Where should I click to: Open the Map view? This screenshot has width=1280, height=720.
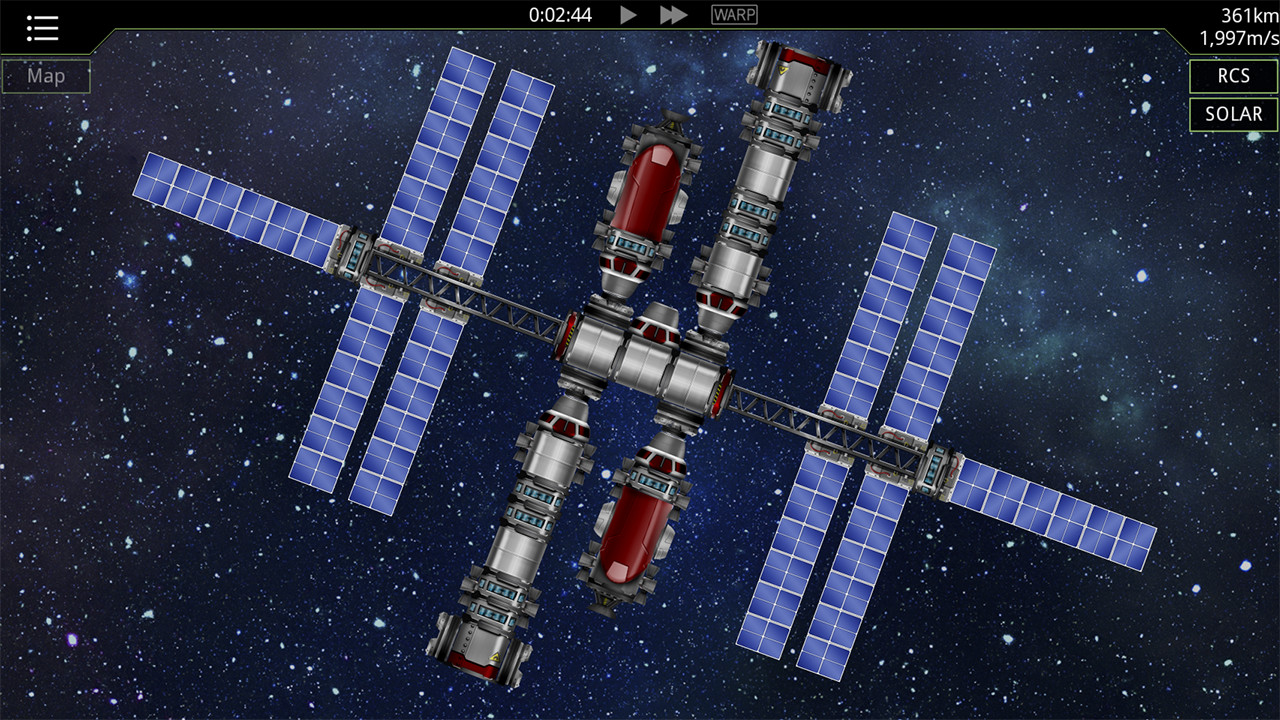click(x=45, y=75)
